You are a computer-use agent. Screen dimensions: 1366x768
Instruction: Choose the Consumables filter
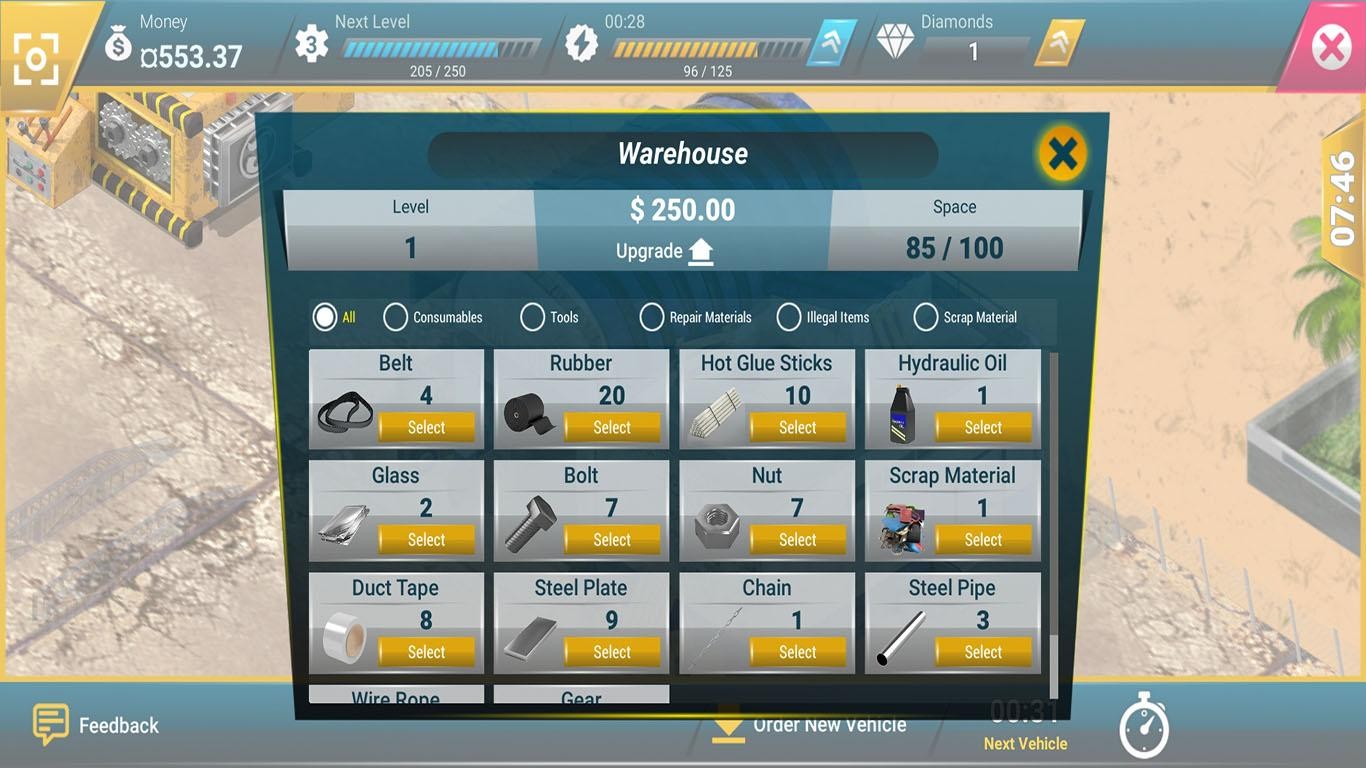396,317
